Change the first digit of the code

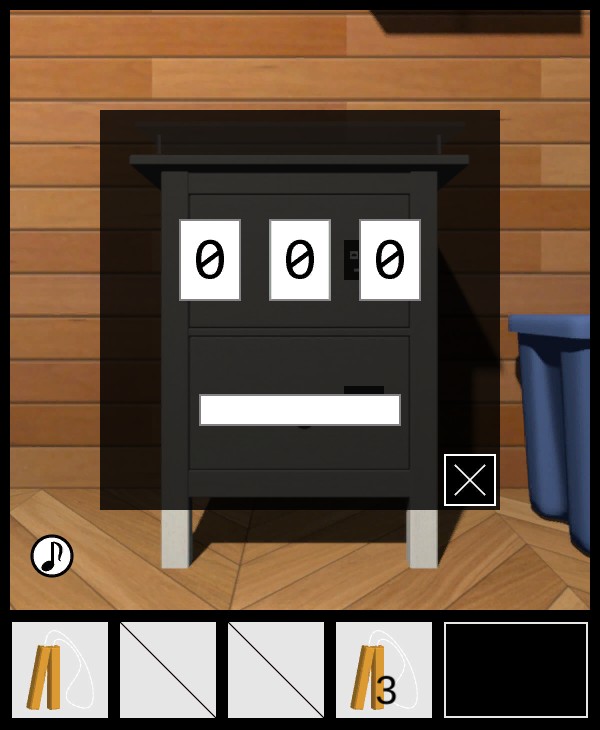[210, 260]
